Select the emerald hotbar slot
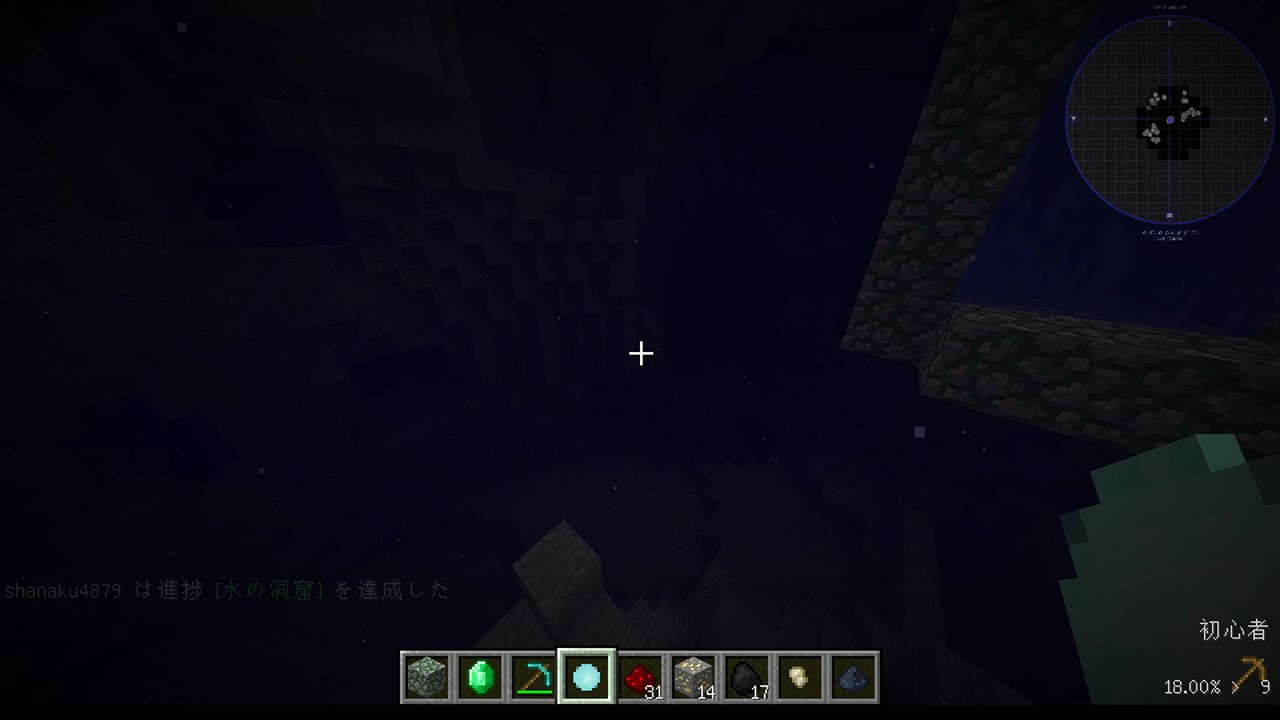 (480, 677)
